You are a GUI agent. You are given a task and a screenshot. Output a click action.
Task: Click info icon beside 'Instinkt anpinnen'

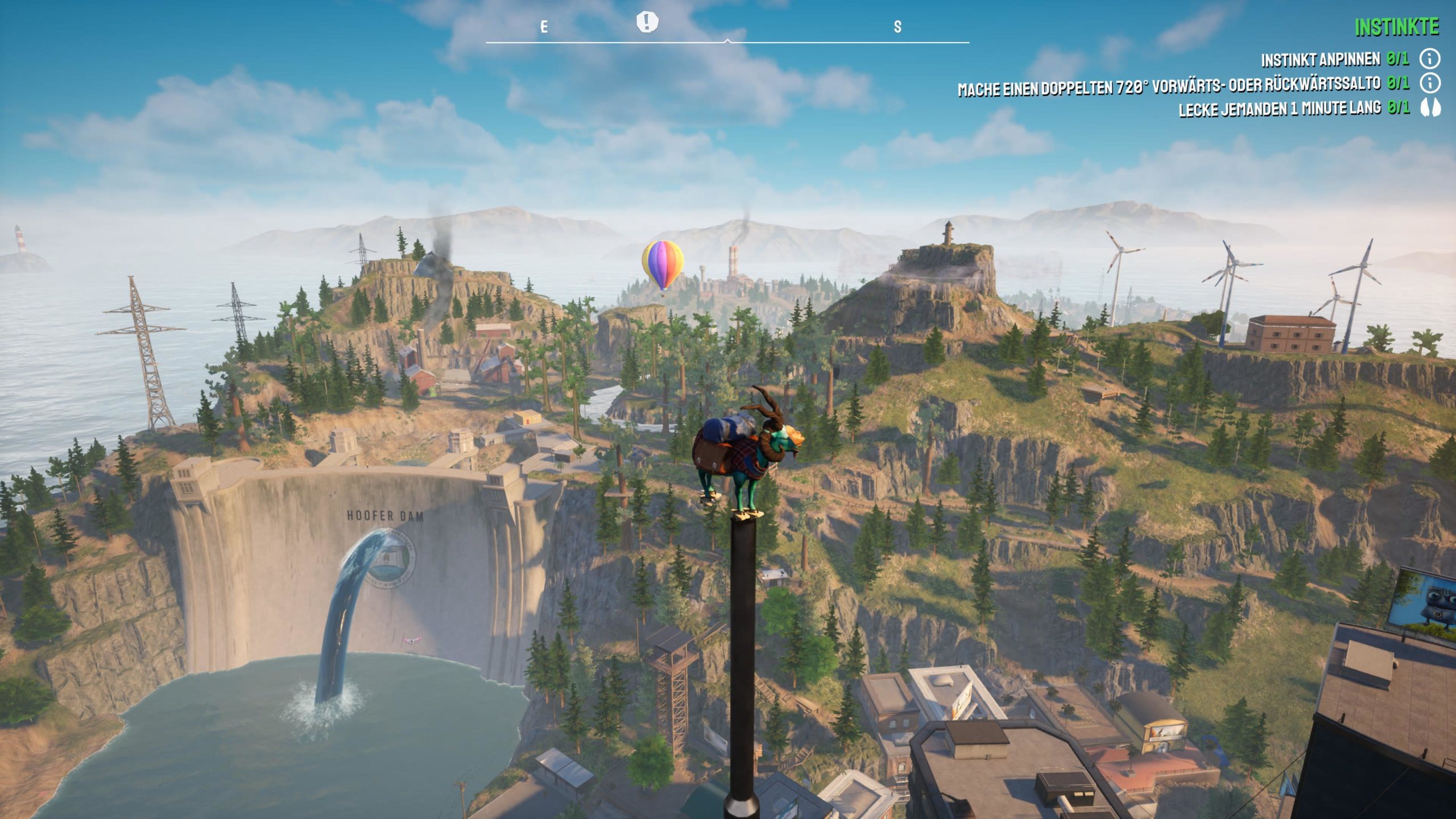[x=1429, y=59]
